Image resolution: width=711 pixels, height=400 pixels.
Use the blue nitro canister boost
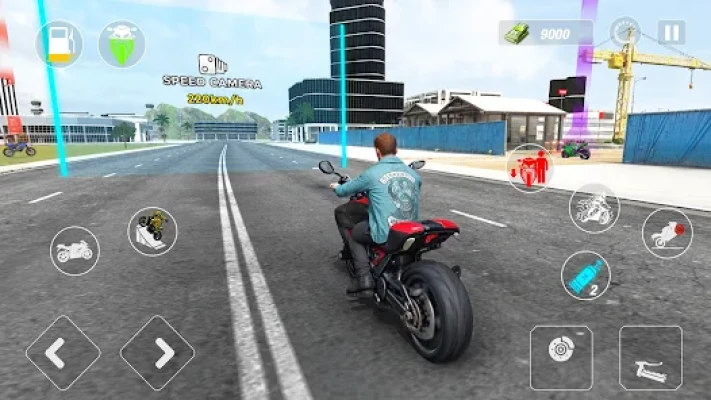[586, 275]
